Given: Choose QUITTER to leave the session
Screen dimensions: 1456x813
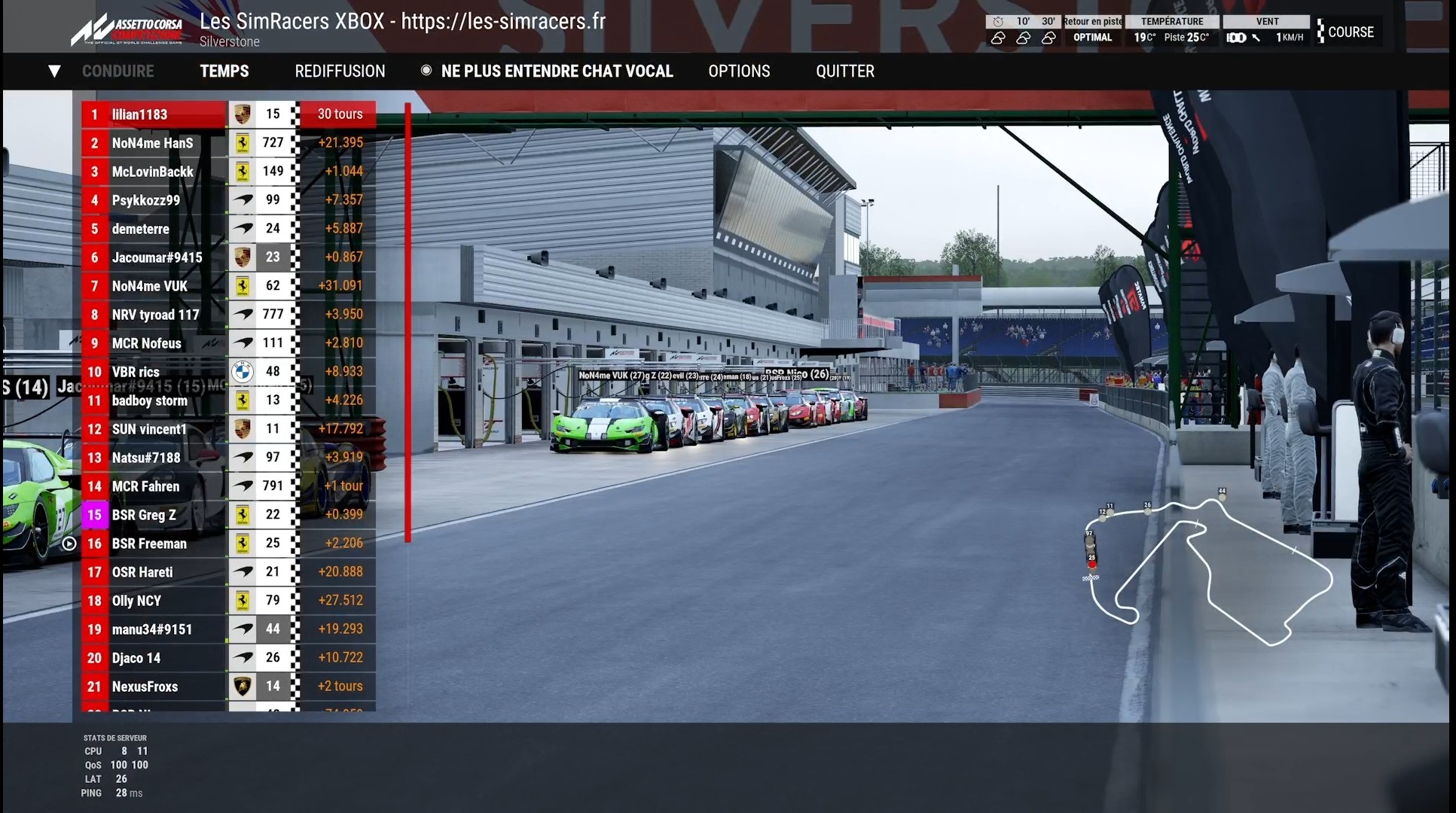Looking at the screenshot, I should tap(844, 72).
